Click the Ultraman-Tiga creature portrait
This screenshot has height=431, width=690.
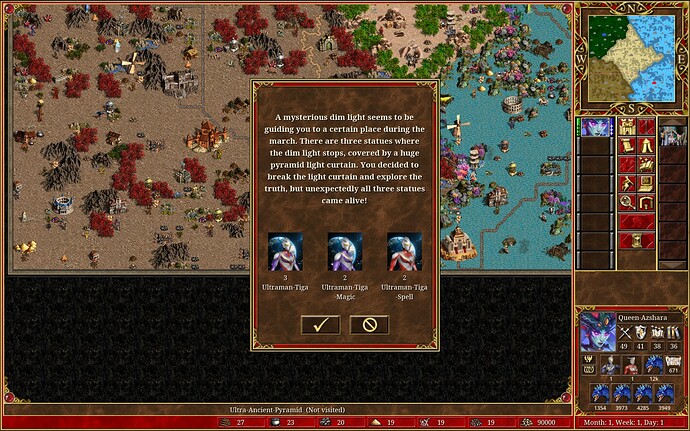coord(285,252)
